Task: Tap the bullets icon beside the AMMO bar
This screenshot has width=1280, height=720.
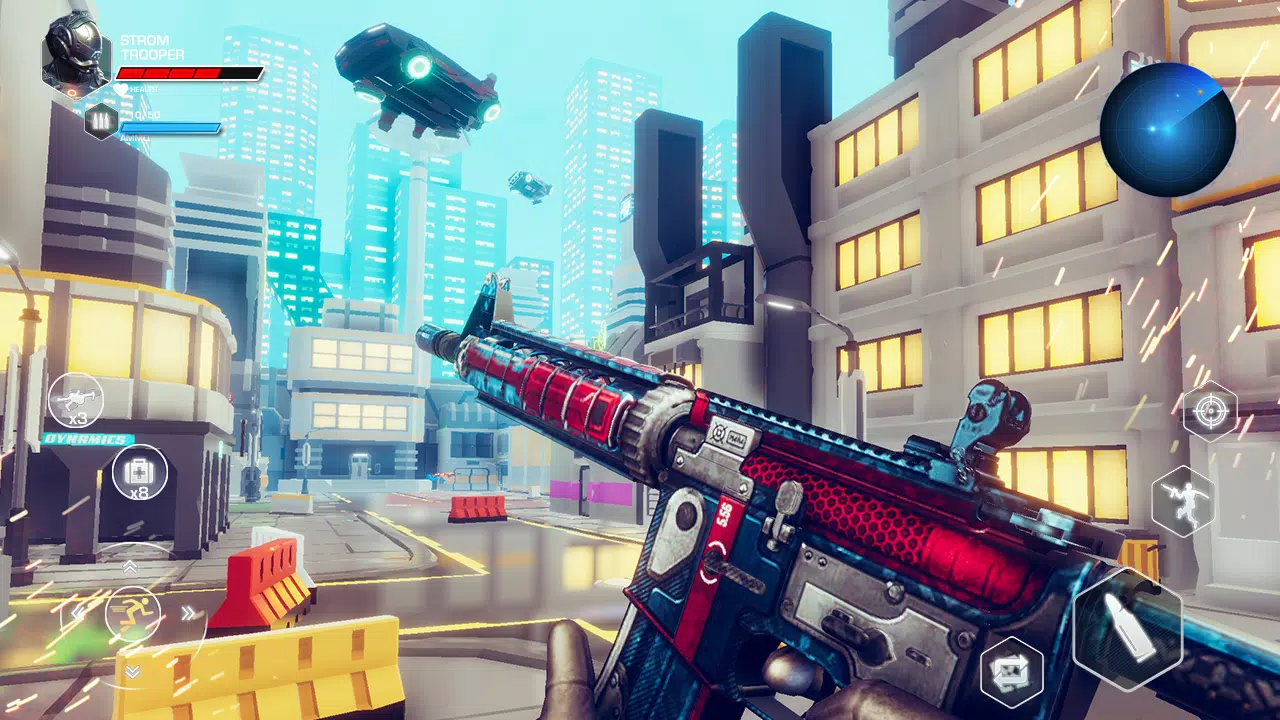Action: point(99,123)
